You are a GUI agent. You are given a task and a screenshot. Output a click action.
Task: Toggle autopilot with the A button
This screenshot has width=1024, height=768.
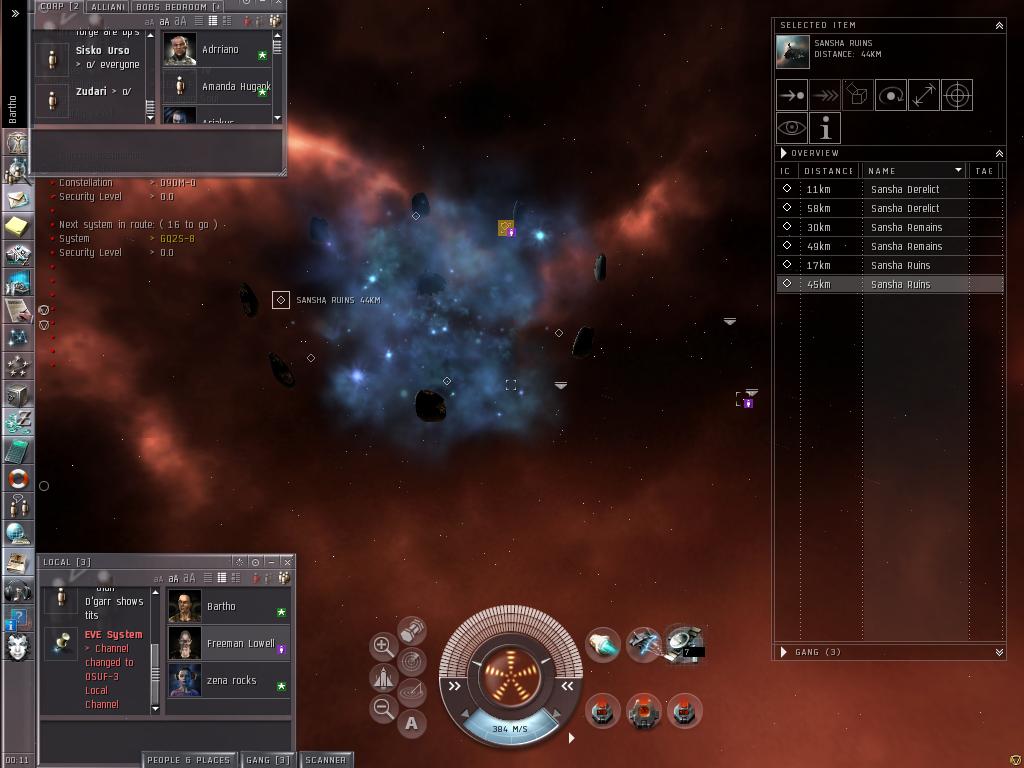412,723
